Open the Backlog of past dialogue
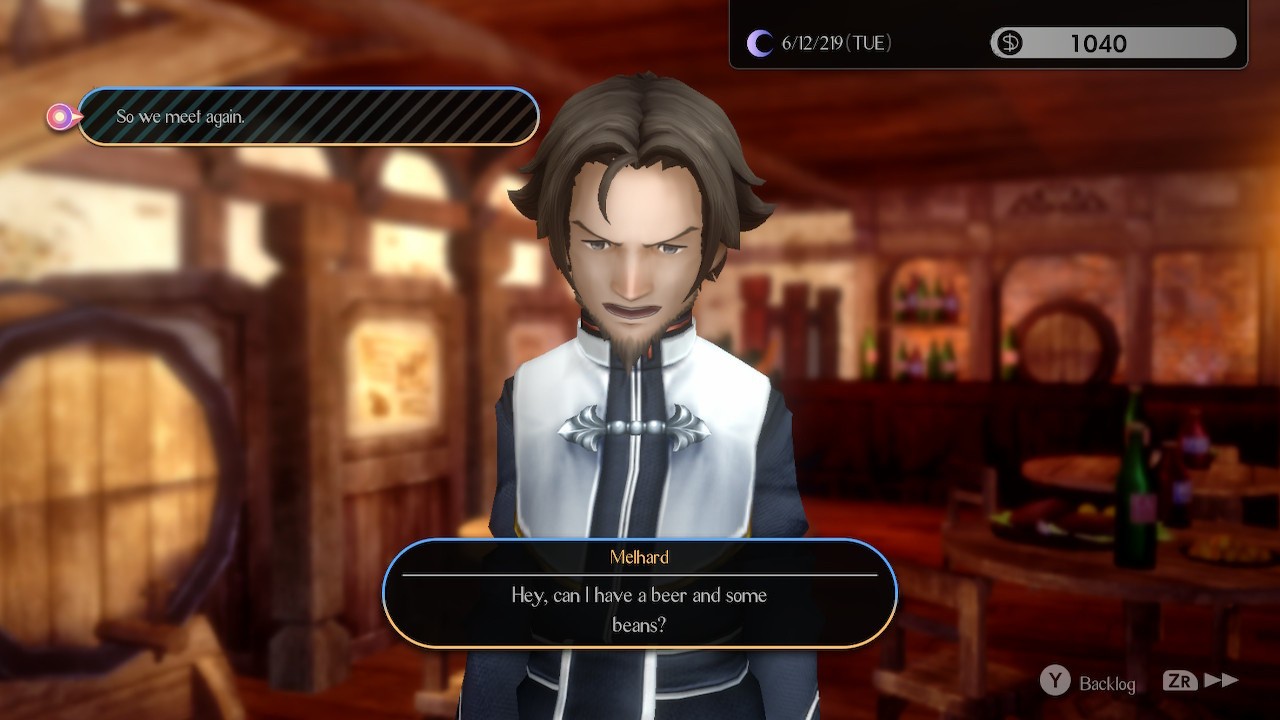 point(1089,683)
